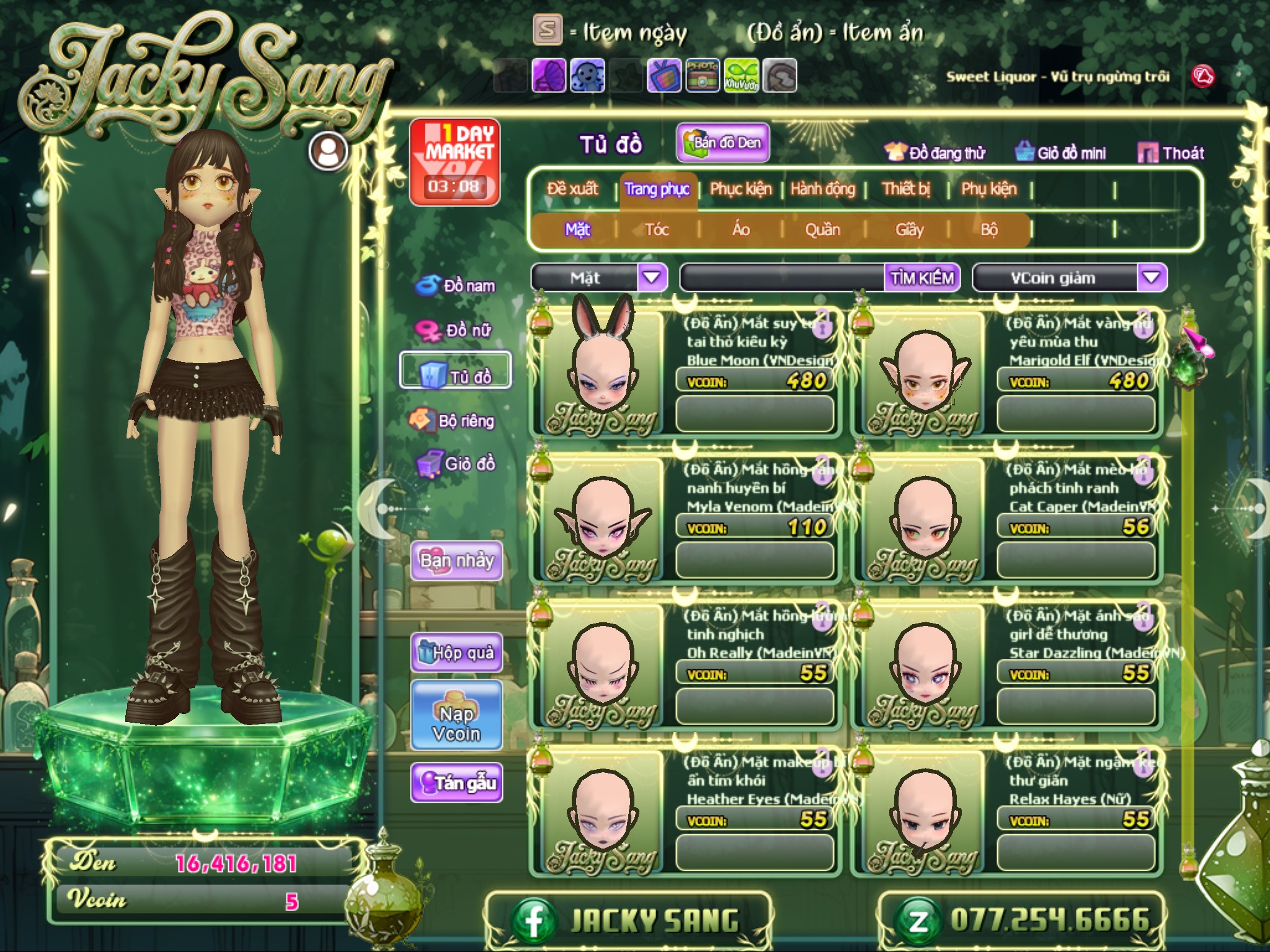Open the Bán đồ Den shop

723,143
